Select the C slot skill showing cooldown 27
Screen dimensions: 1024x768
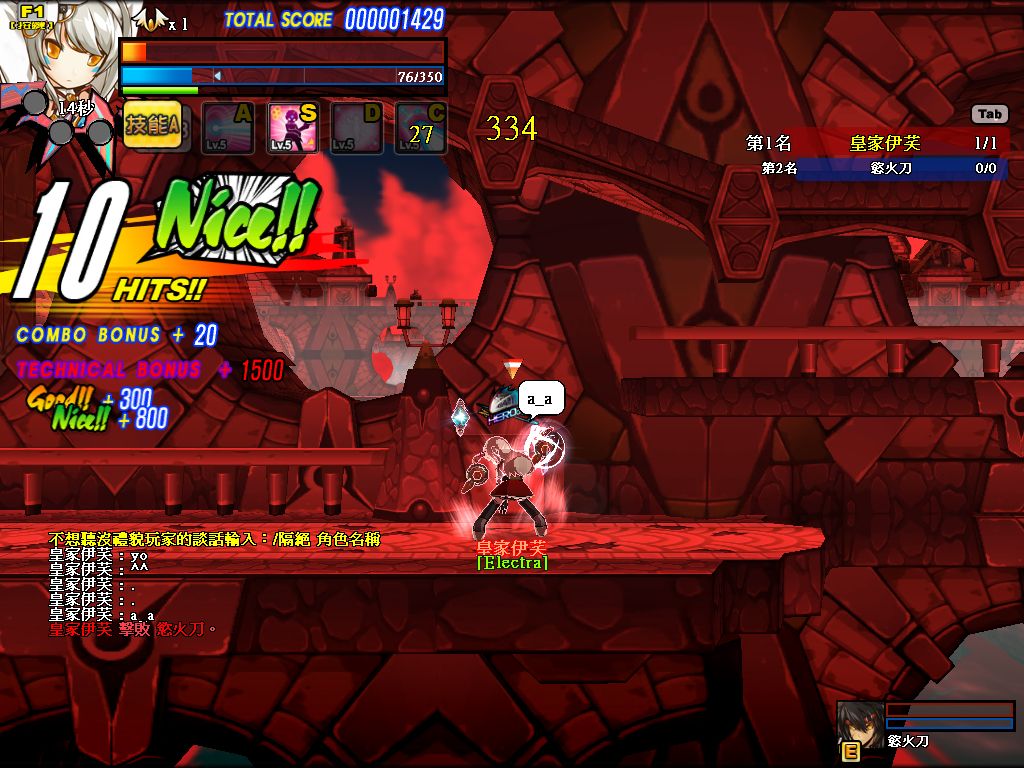tap(421, 127)
